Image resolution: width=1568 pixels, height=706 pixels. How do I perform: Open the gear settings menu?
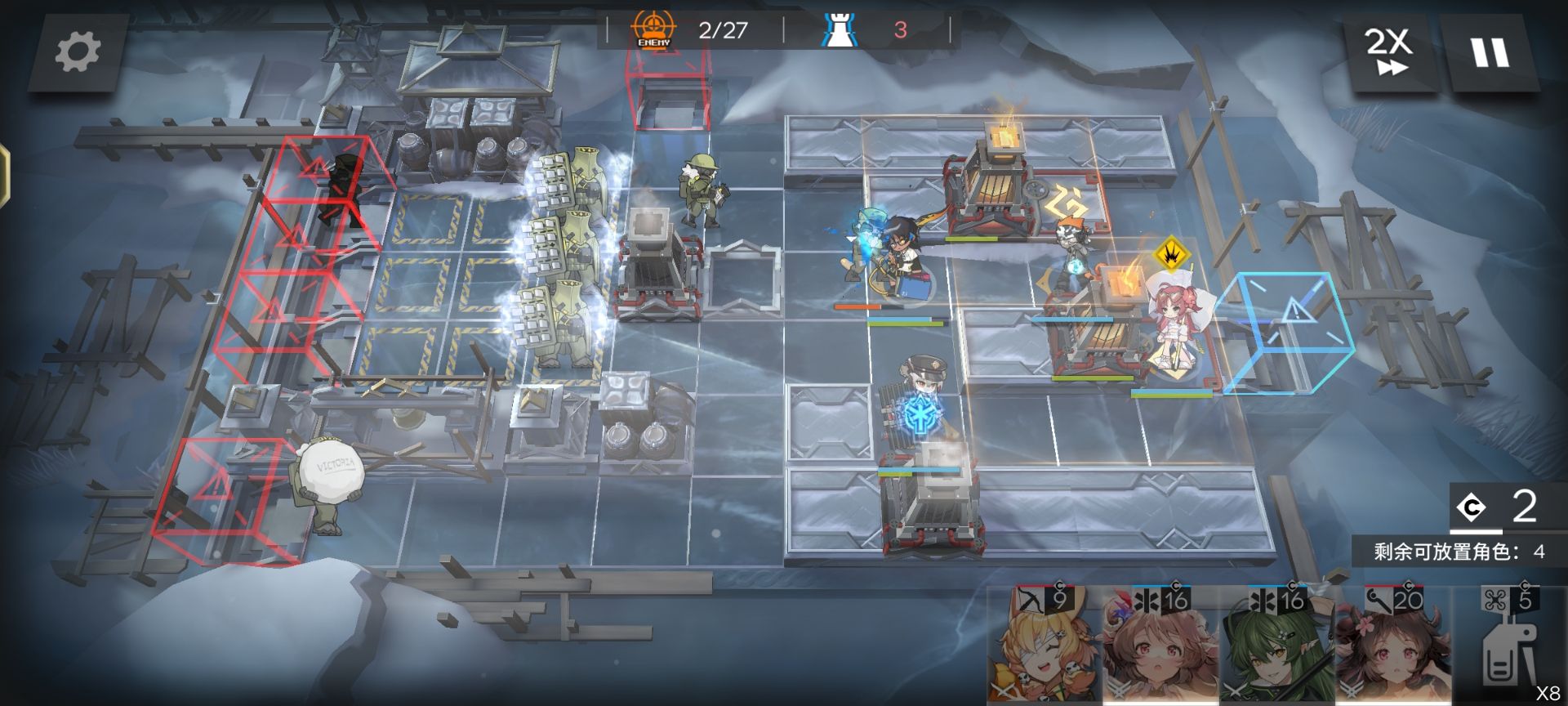[x=78, y=53]
